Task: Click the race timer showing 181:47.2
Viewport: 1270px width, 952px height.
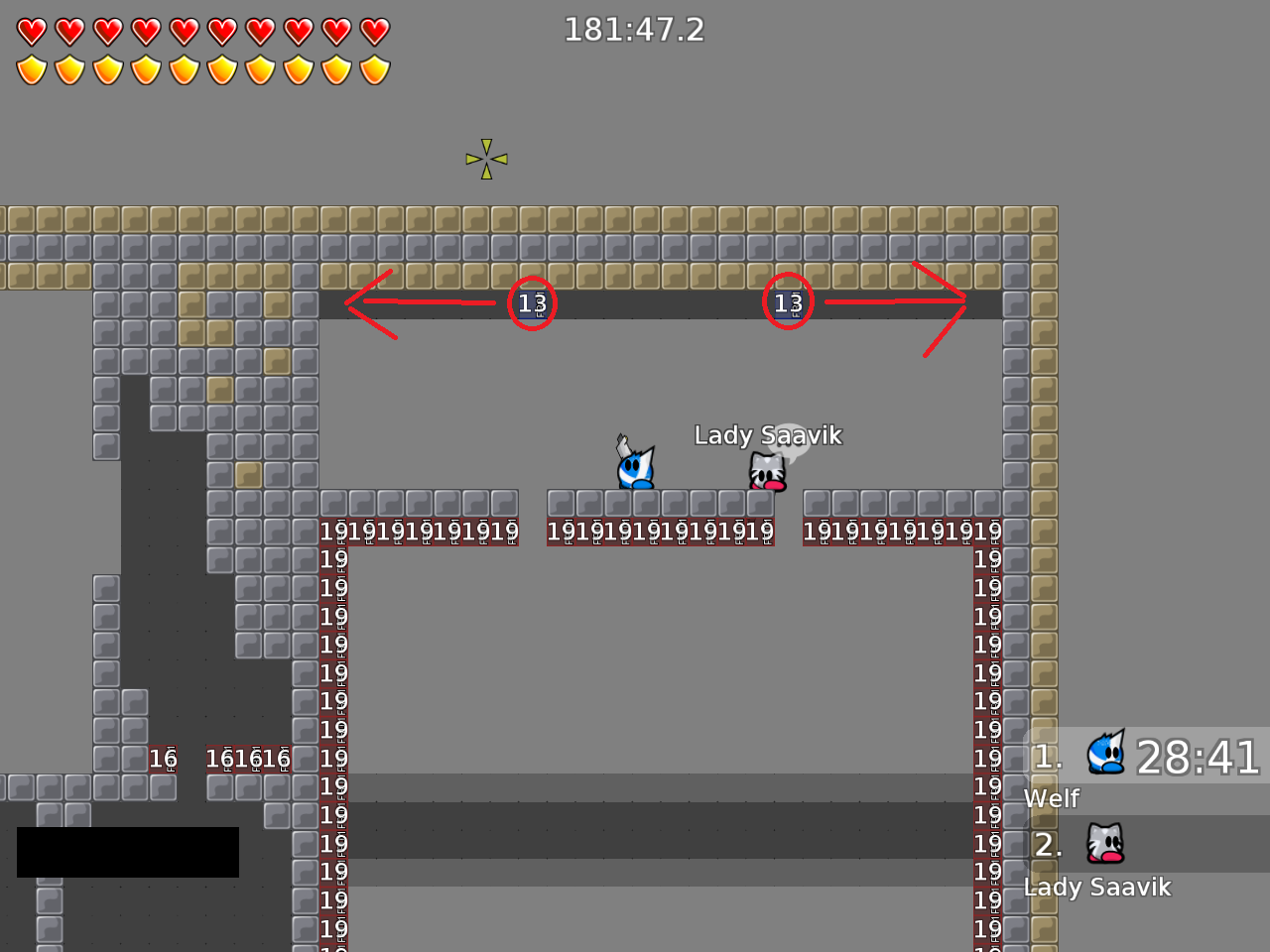Action: pyautogui.click(x=634, y=30)
